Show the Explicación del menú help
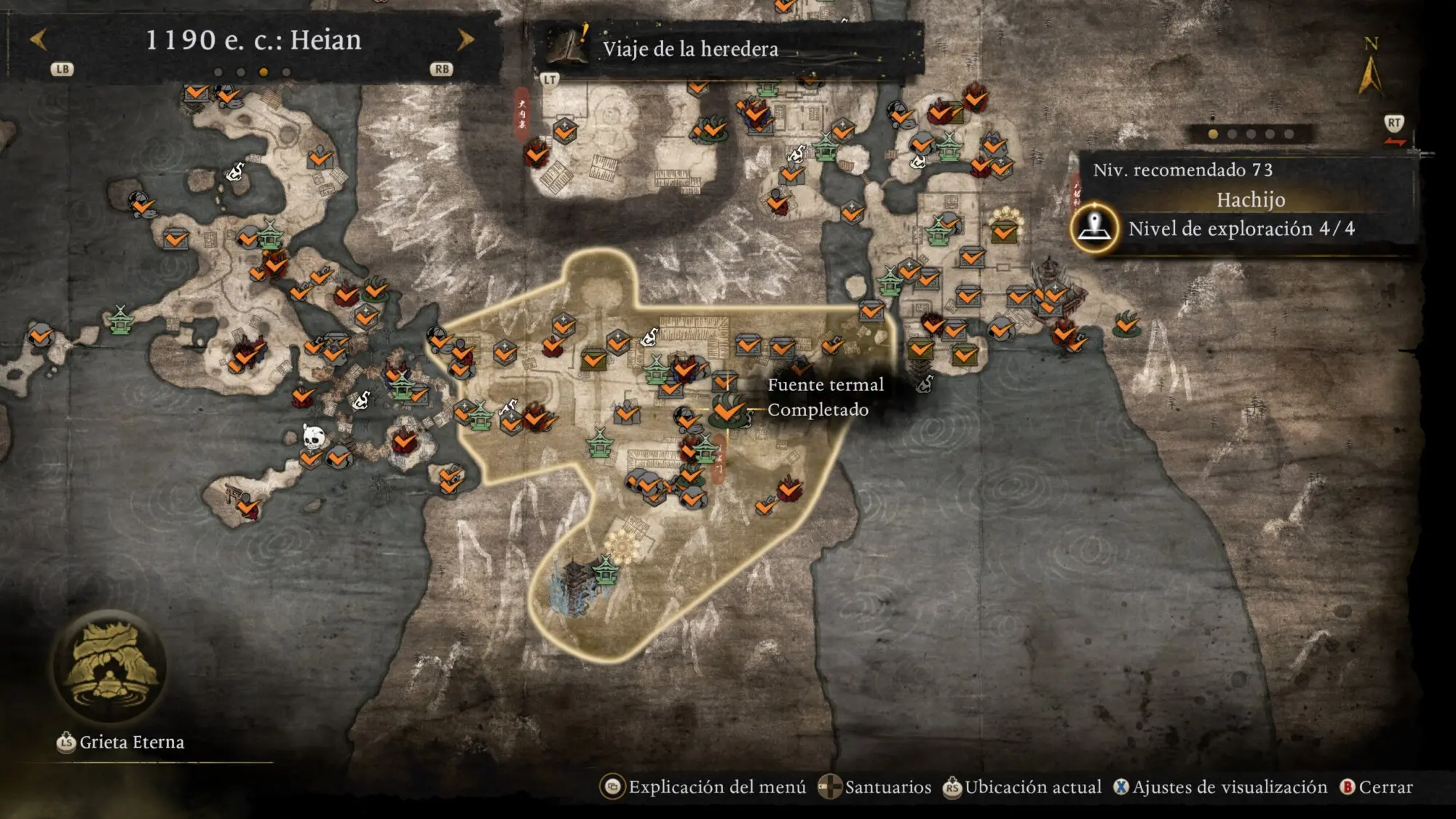 click(x=703, y=787)
